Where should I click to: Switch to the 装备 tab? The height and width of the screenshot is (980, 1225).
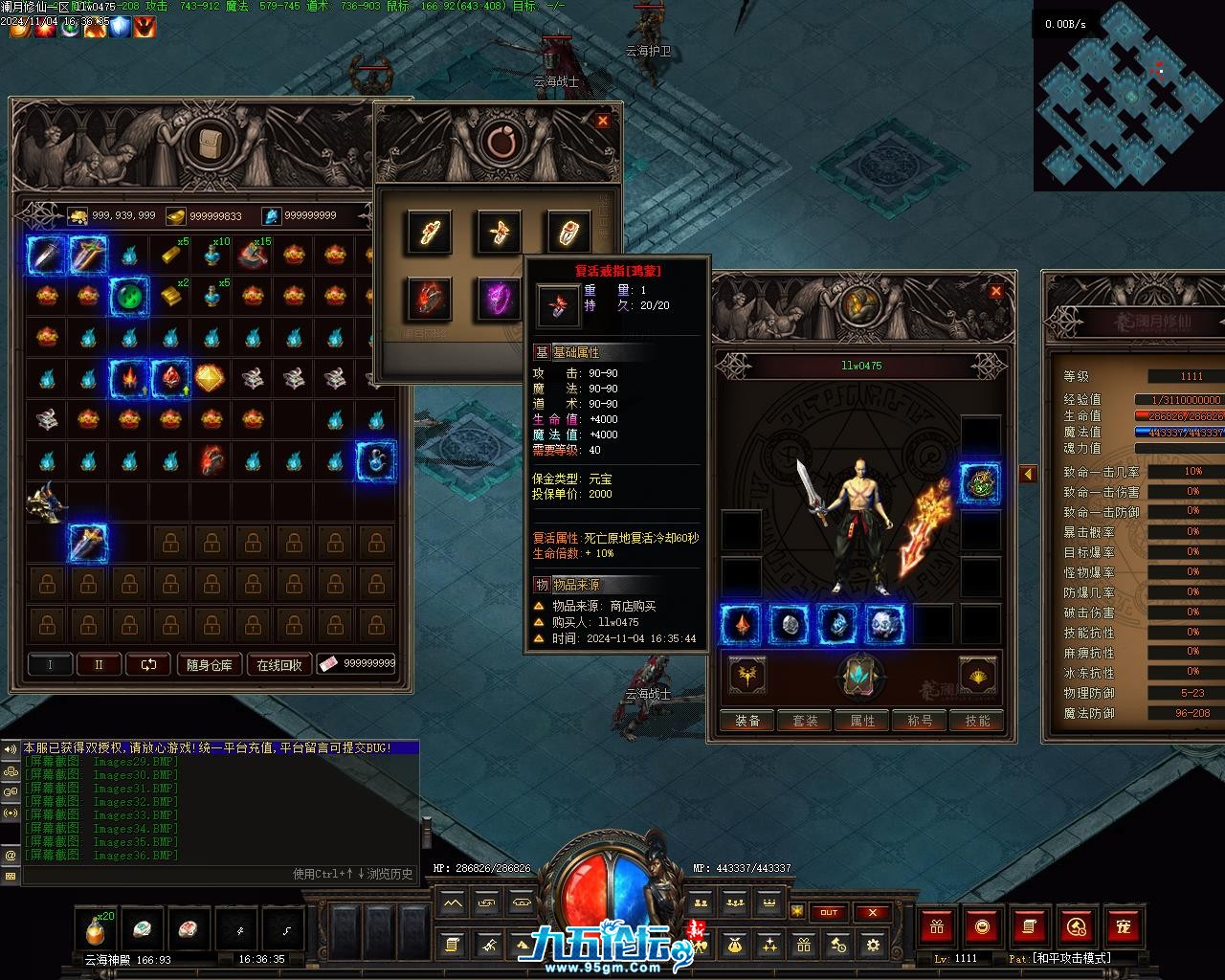tap(747, 721)
